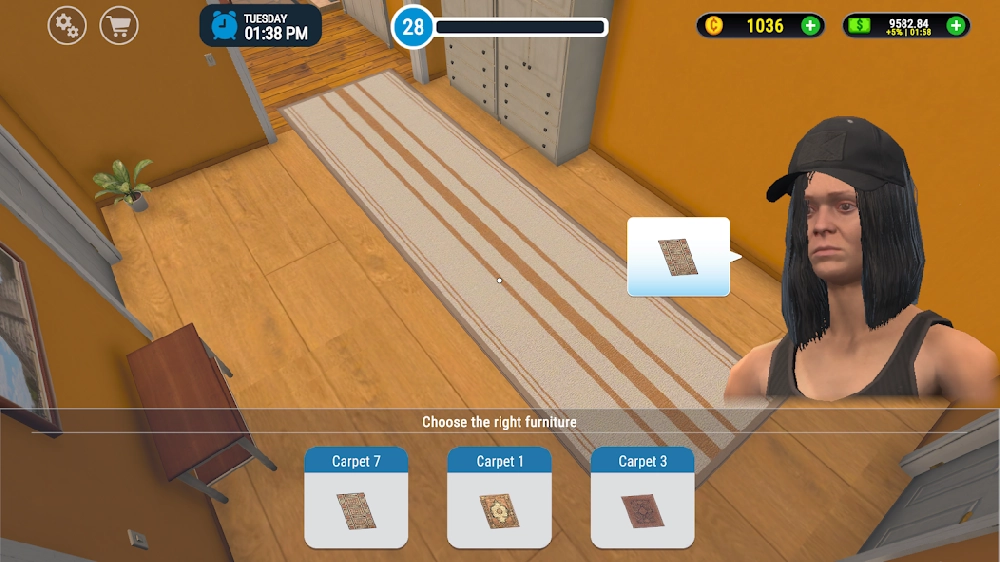This screenshot has width=1000, height=562.
Task: Select the Carpet 1 card
Action: 499,497
